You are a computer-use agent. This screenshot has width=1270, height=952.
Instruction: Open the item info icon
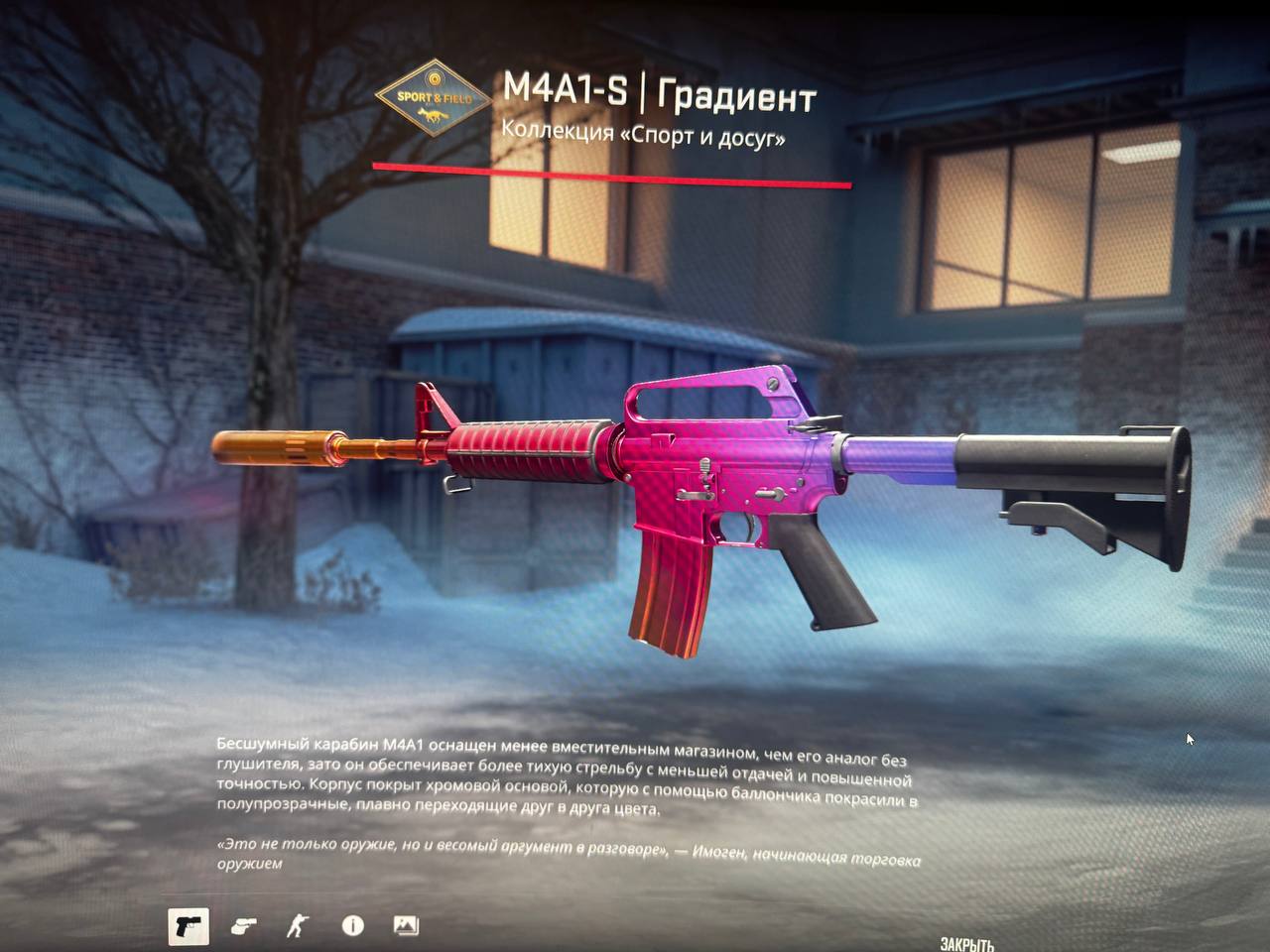point(352,926)
